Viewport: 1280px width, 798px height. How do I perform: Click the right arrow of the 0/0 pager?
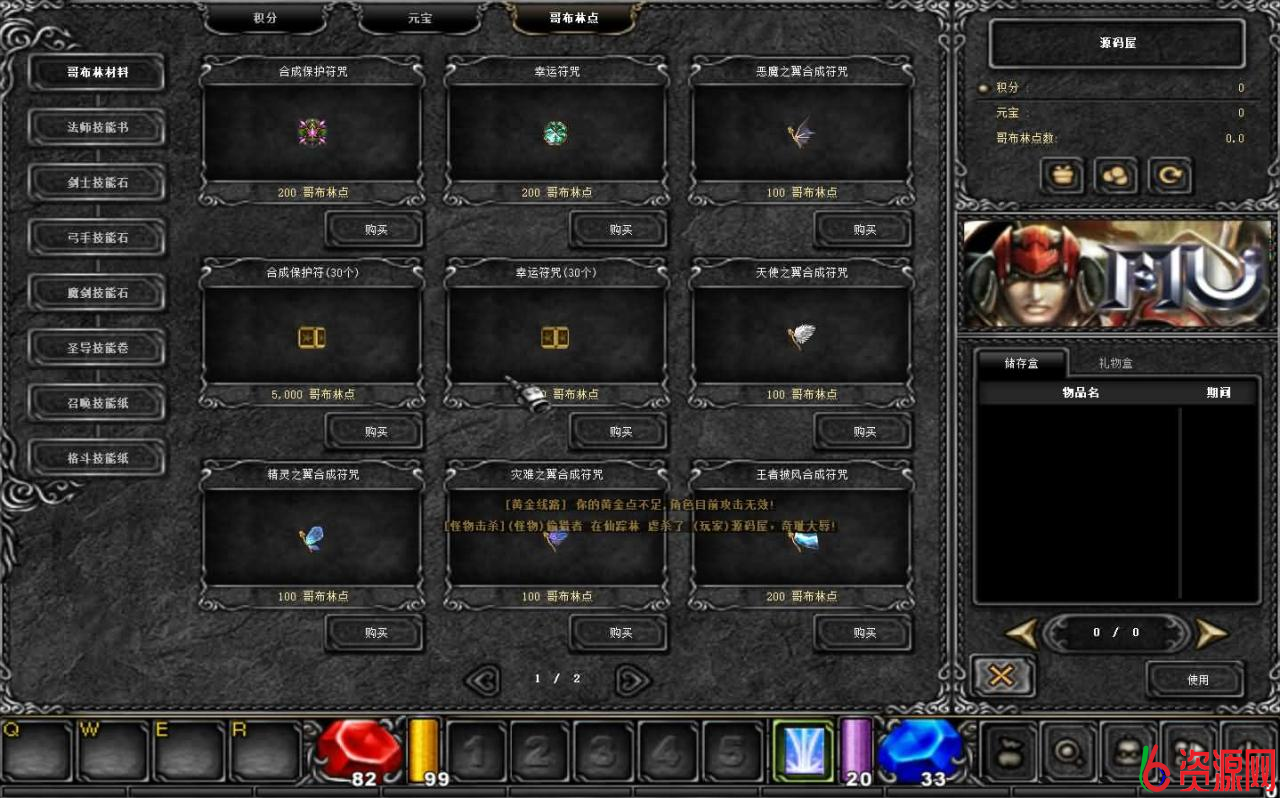(x=1211, y=632)
